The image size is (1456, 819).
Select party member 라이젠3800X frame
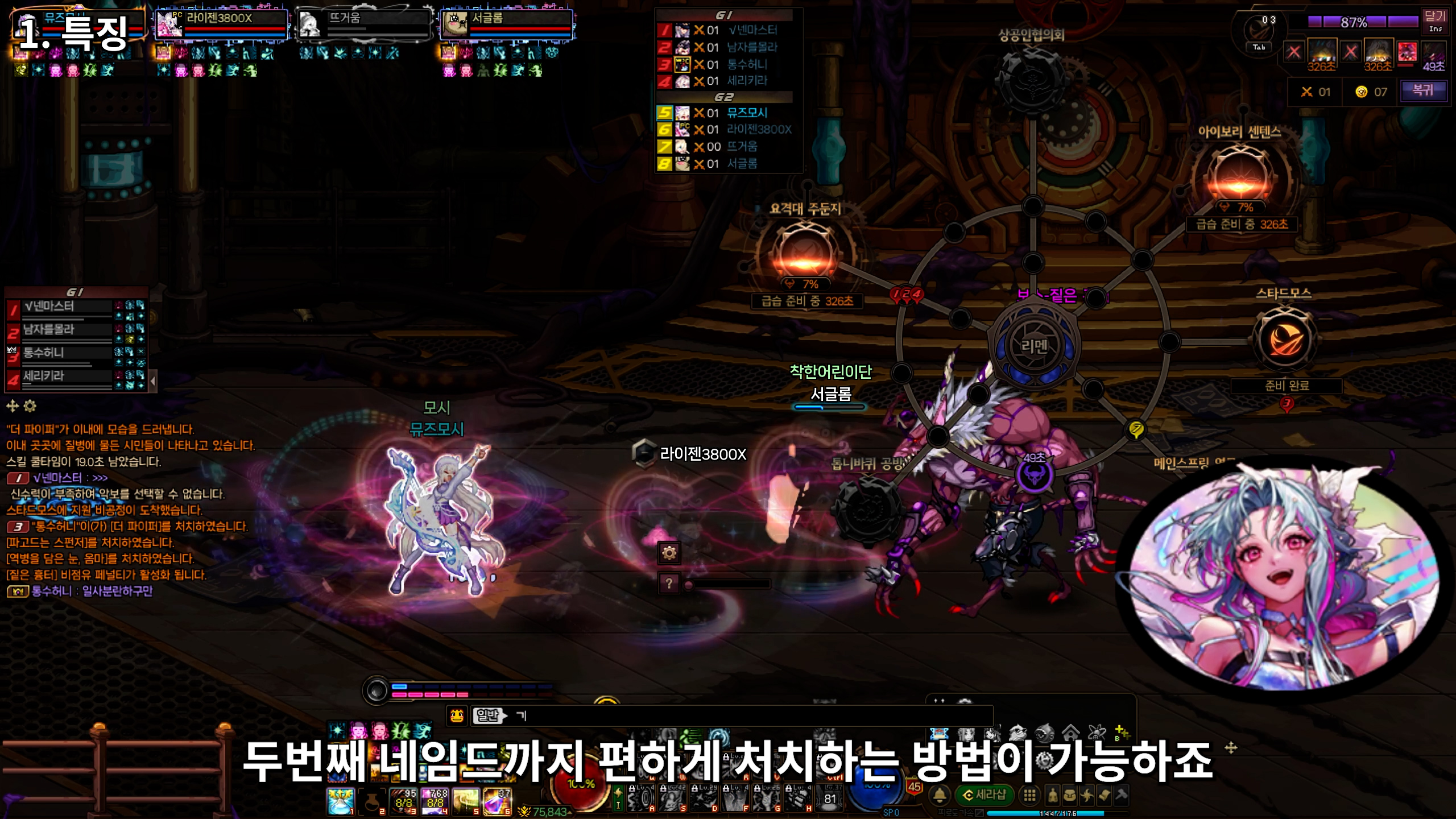pyautogui.click(x=221, y=25)
